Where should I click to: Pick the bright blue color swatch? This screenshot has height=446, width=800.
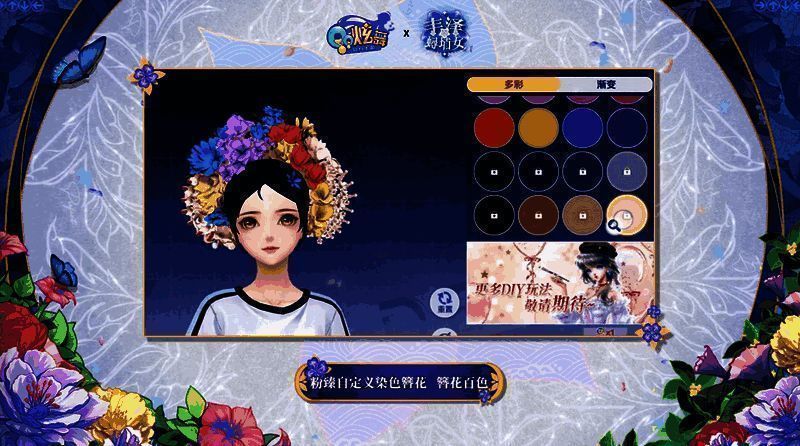coord(581,126)
